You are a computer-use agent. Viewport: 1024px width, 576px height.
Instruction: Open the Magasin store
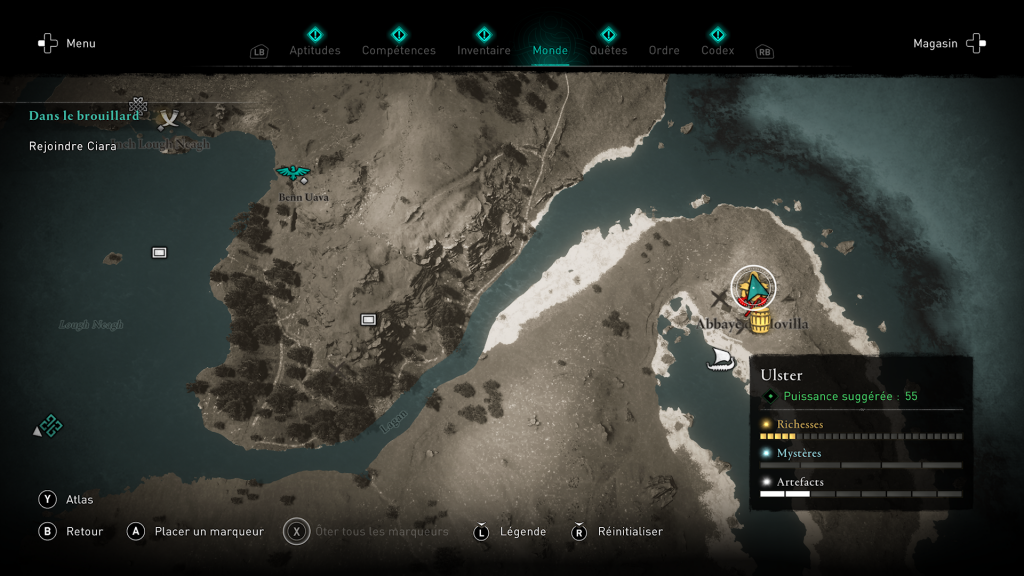pyautogui.click(x=949, y=44)
